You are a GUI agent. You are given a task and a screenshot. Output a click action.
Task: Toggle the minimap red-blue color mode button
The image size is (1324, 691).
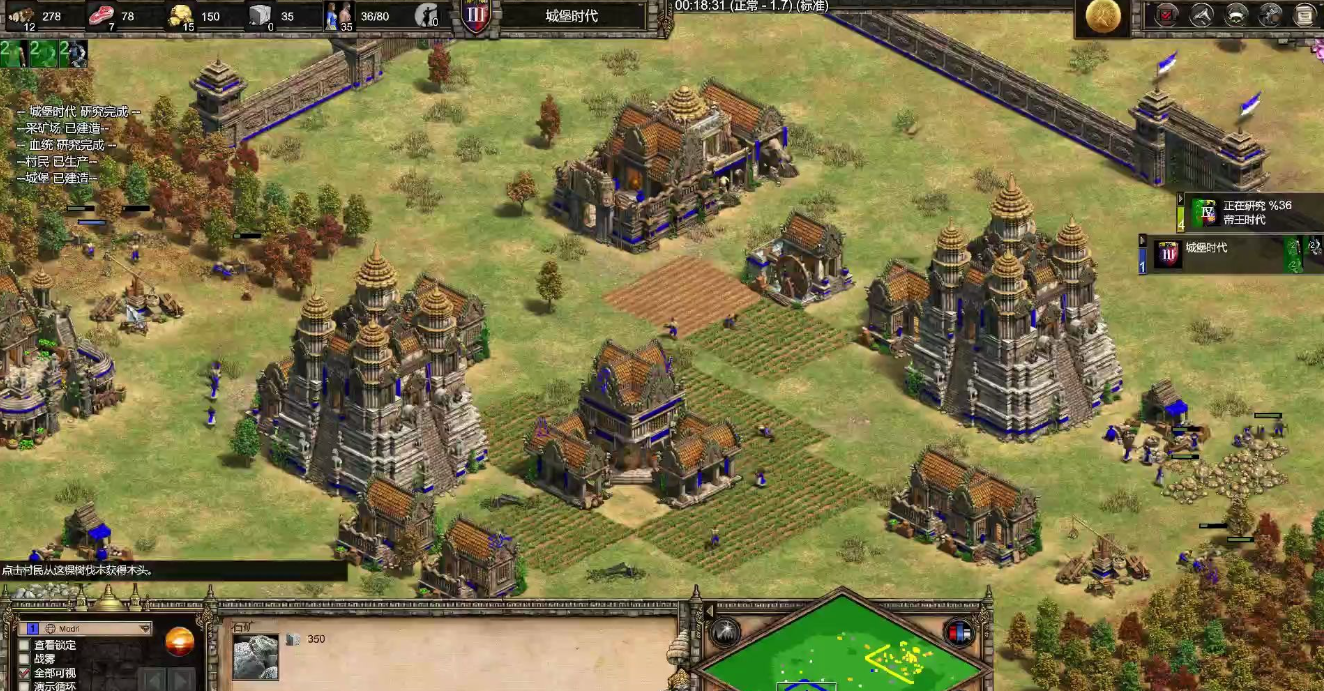pos(958,632)
